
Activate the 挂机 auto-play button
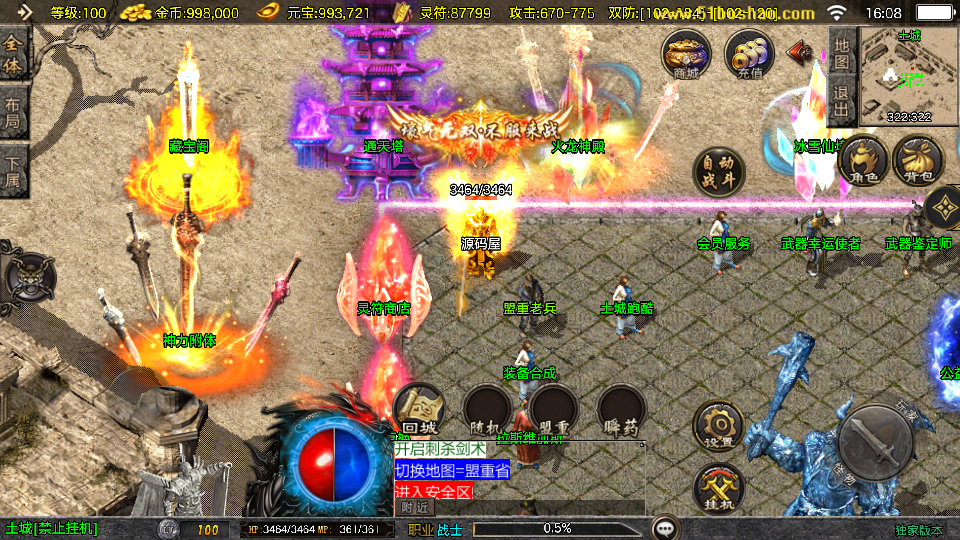718,489
